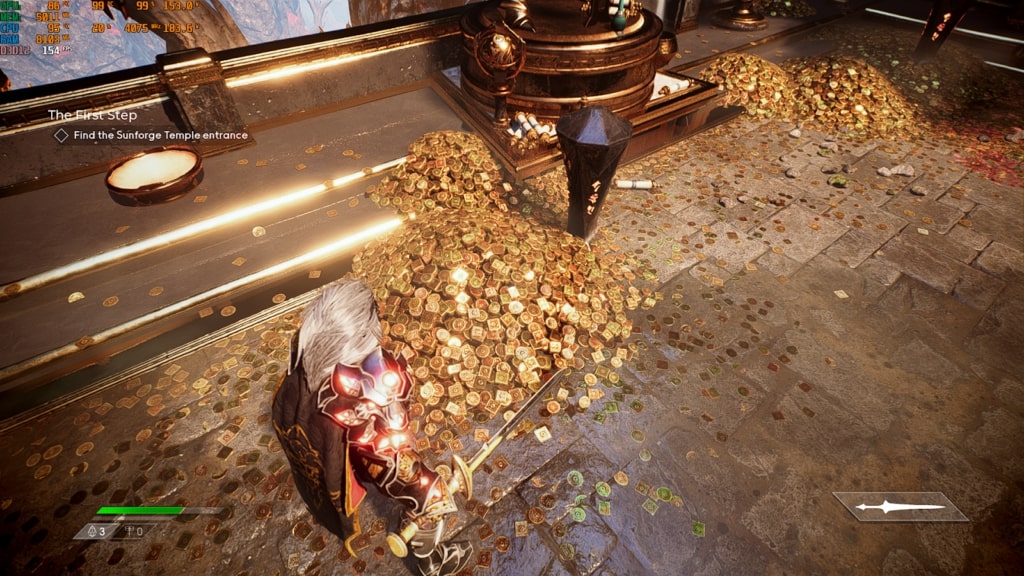Select the consumable slot showing 0
This screenshot has width=1024, height=576.
(x=133, y=531)
